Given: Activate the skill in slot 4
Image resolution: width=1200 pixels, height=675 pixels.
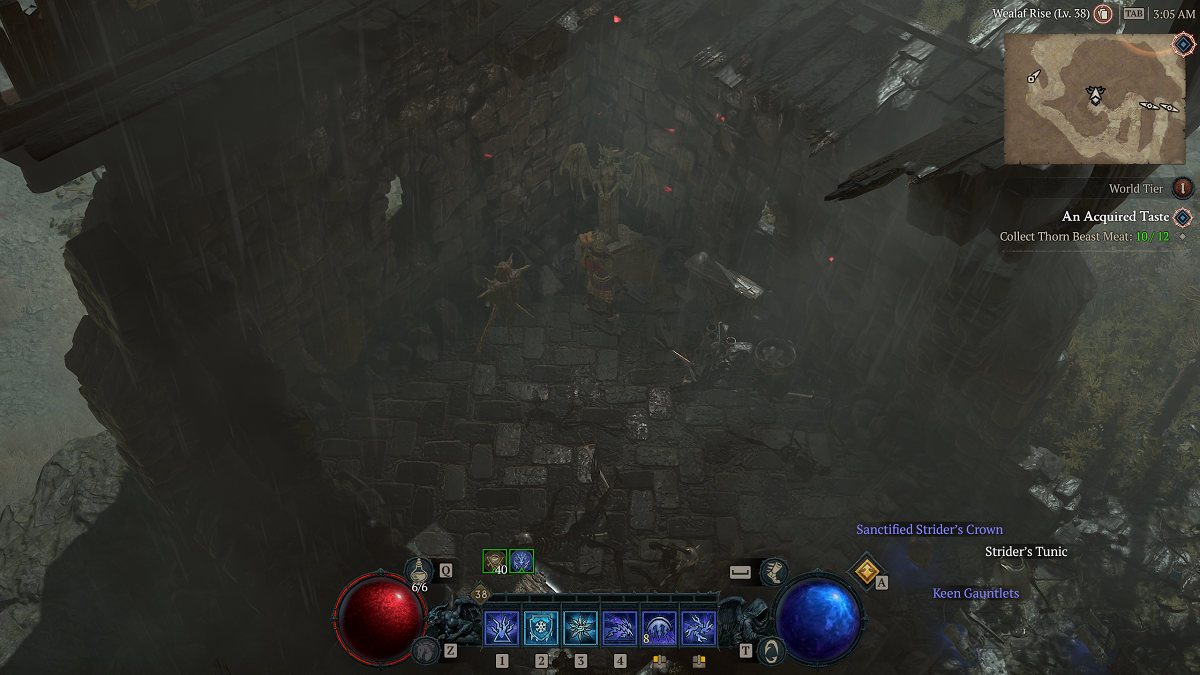Looking at the screenshot, I should click(x=620, y=629).
